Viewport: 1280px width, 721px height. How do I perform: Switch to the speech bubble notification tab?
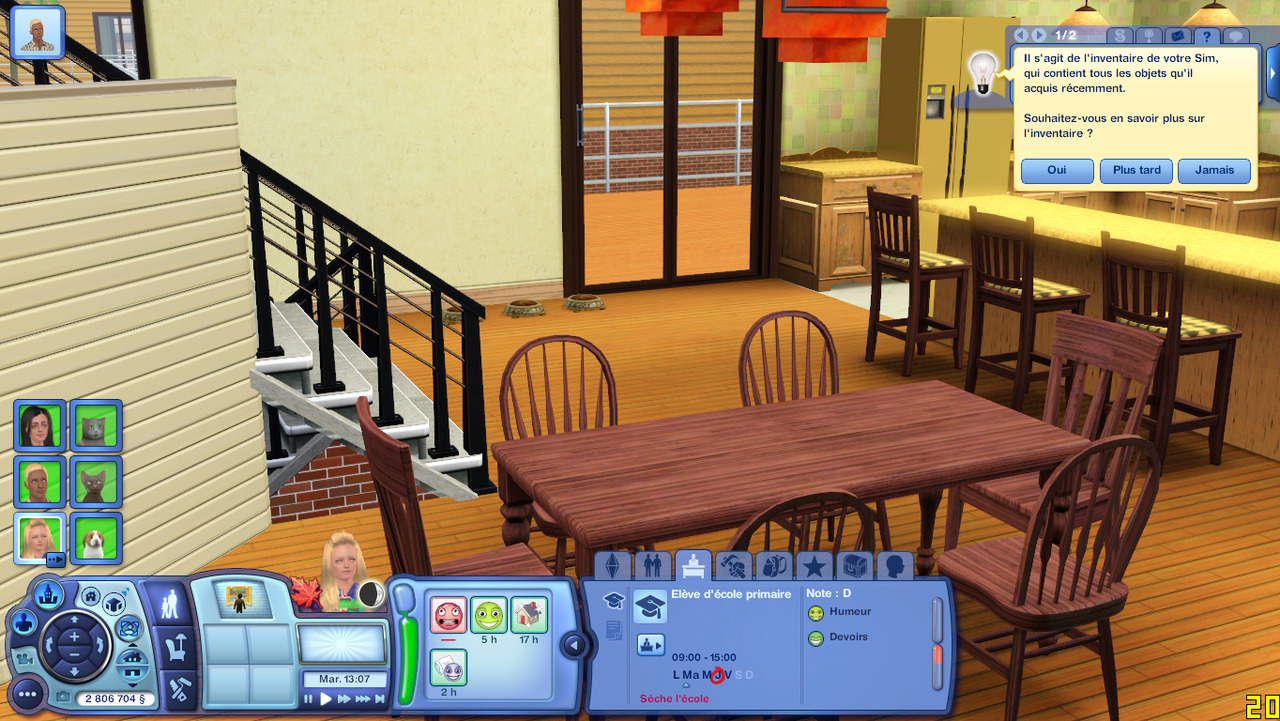(x=1235, y=36)
